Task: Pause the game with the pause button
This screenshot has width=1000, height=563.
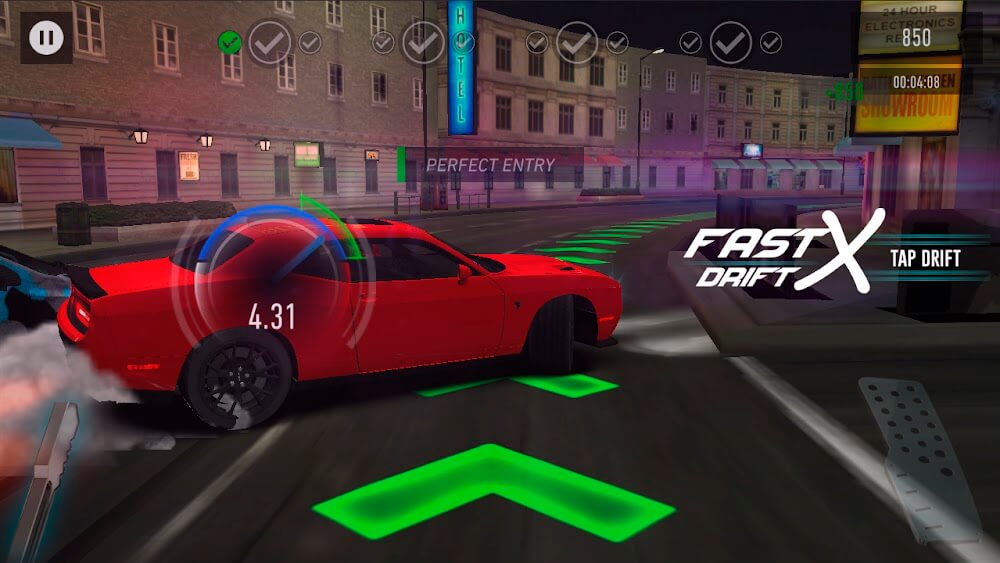Action: coord(45,38)
